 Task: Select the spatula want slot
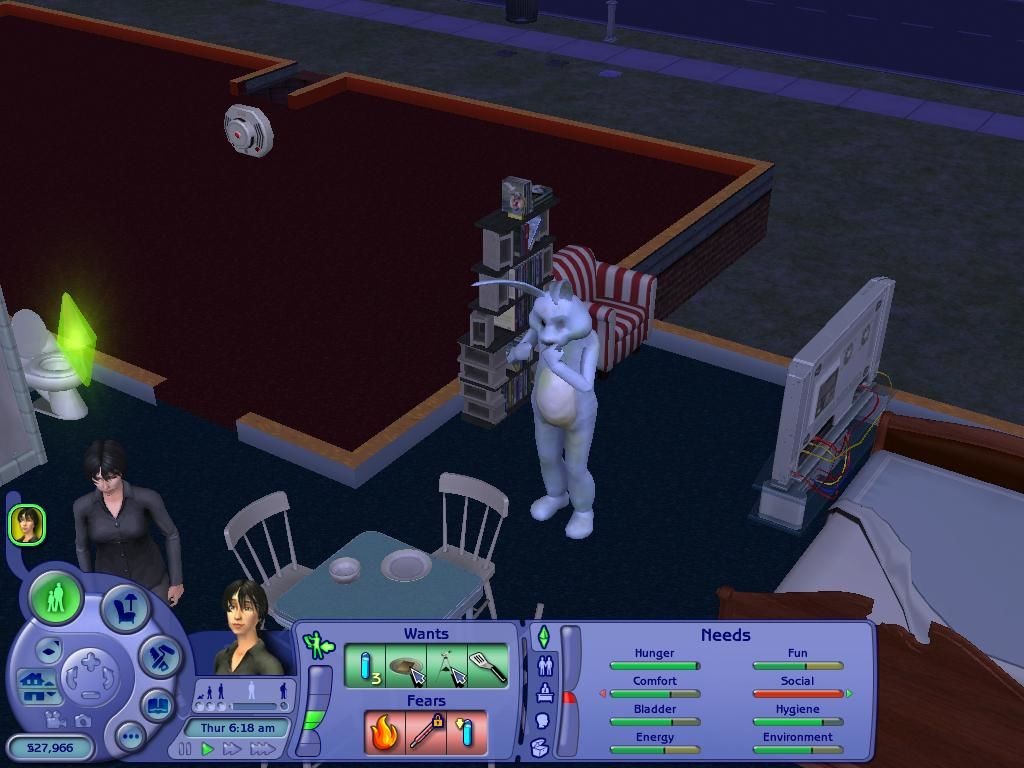[x=487, y=667]
